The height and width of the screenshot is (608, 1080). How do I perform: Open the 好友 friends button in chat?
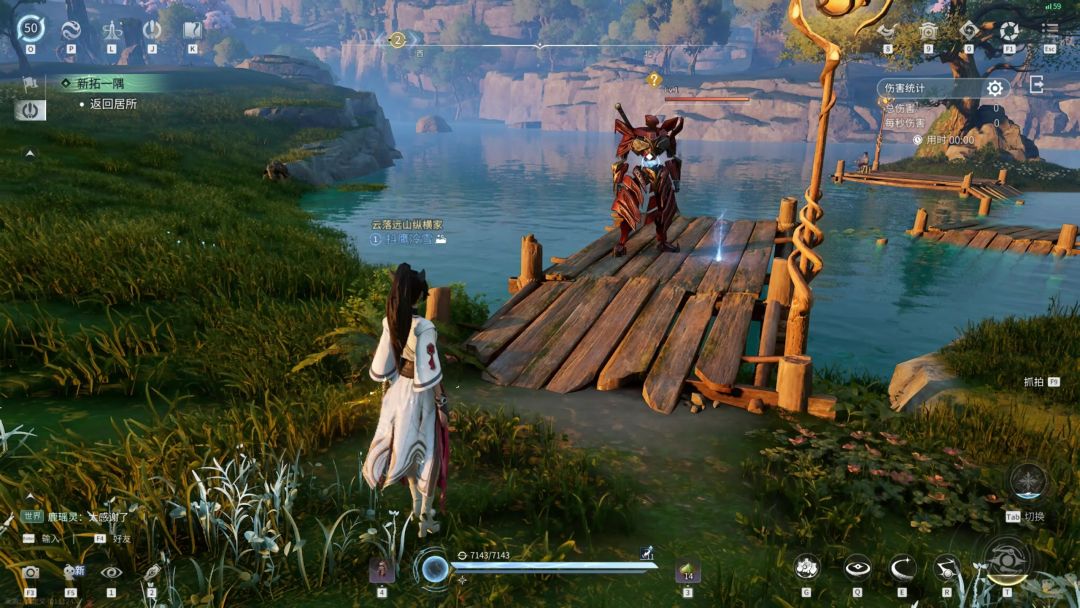coord(122,538)
